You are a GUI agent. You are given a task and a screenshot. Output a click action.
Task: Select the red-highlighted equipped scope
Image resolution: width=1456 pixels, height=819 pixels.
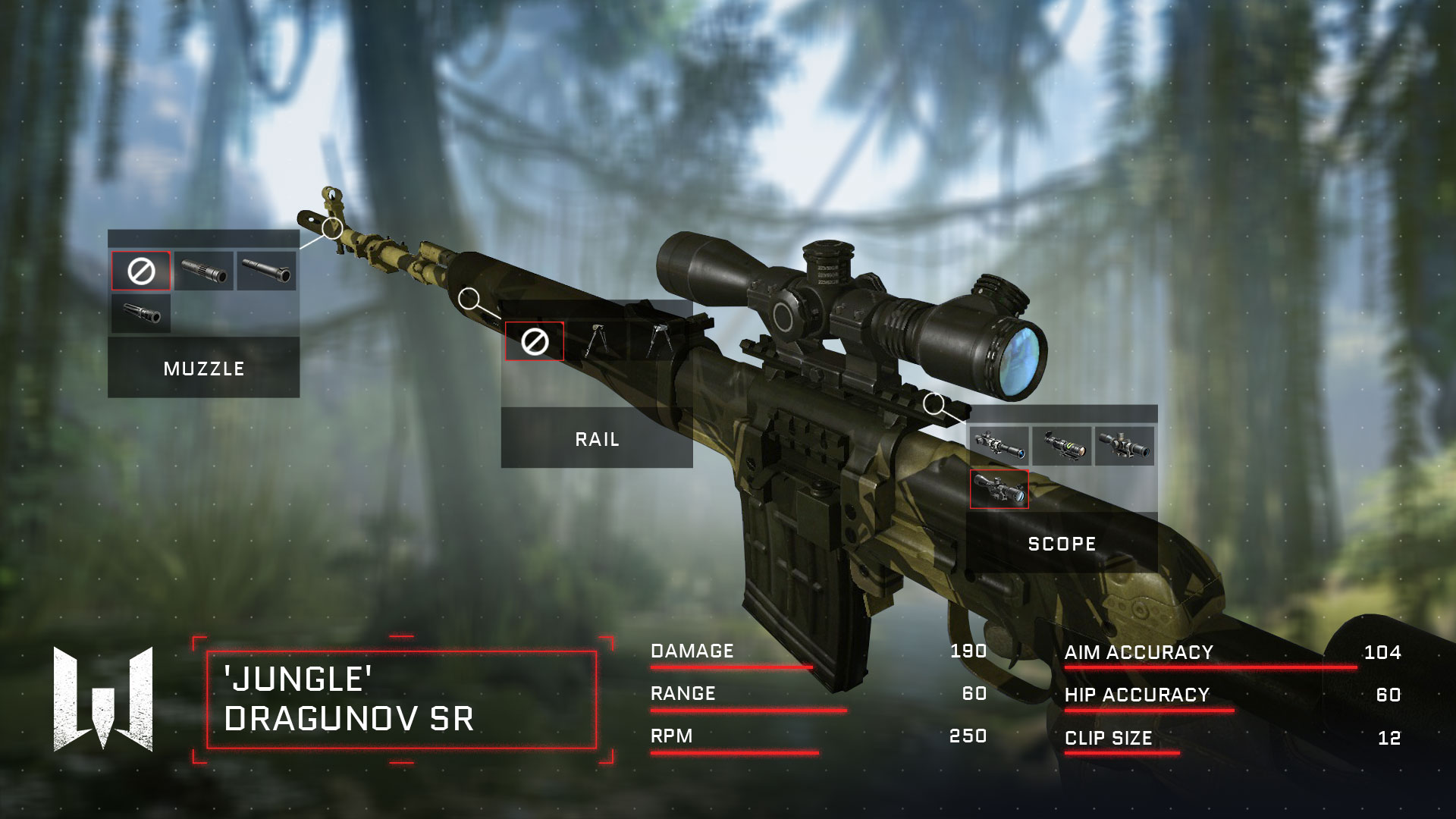pos(999,489)
